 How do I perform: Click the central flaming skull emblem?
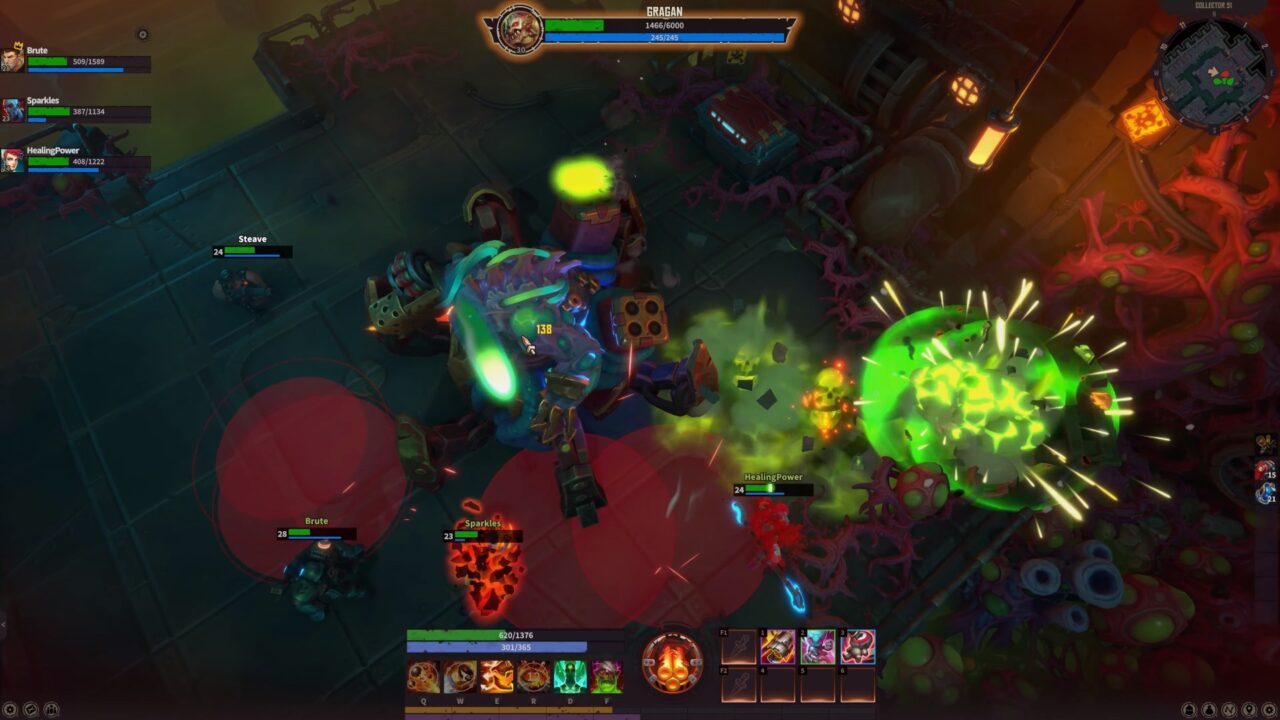[672, 664]
